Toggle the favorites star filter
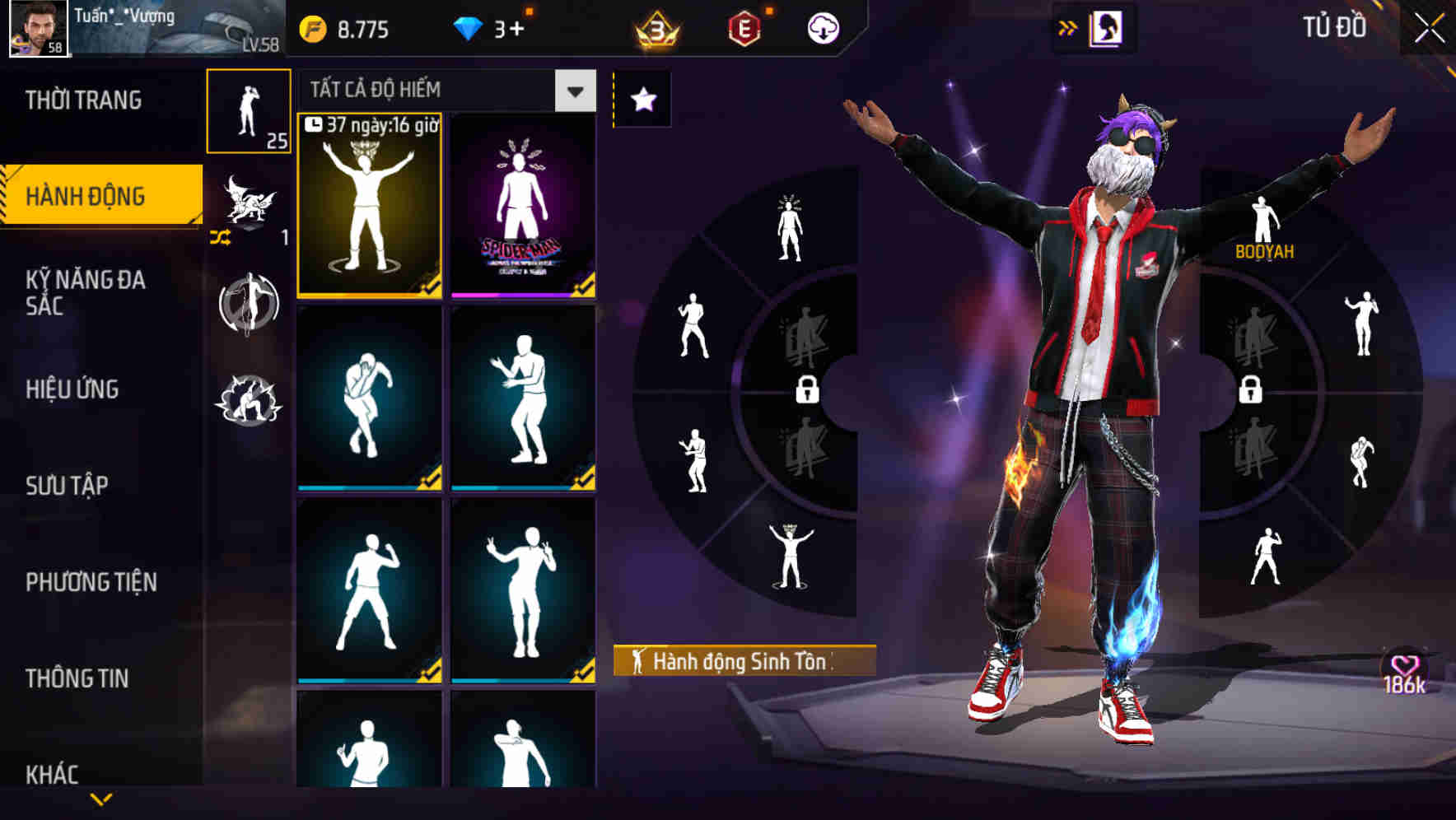Viewport: 1456px width, 820px height. 643,99
